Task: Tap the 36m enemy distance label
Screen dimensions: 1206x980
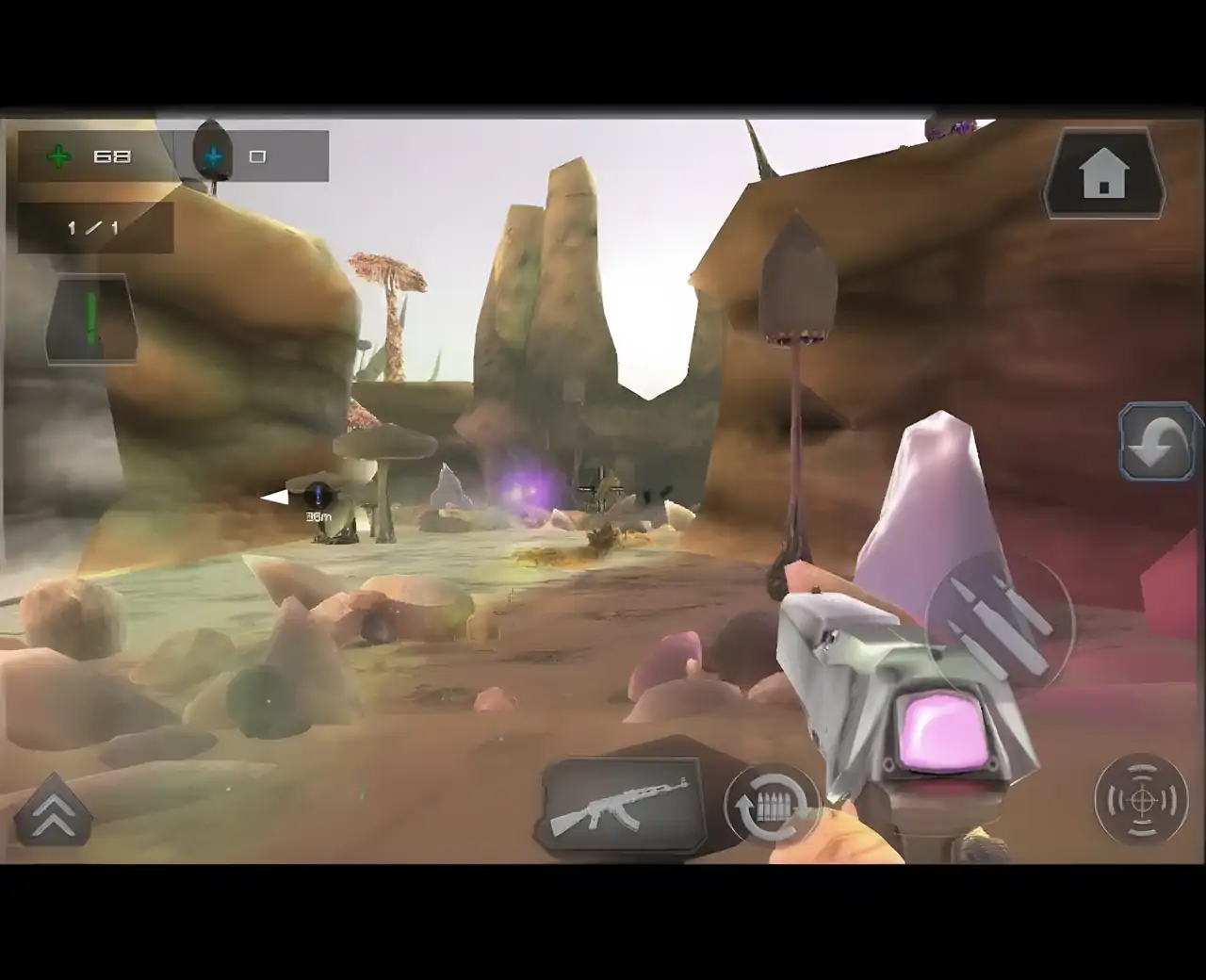Action: click(x=318, y=516)
